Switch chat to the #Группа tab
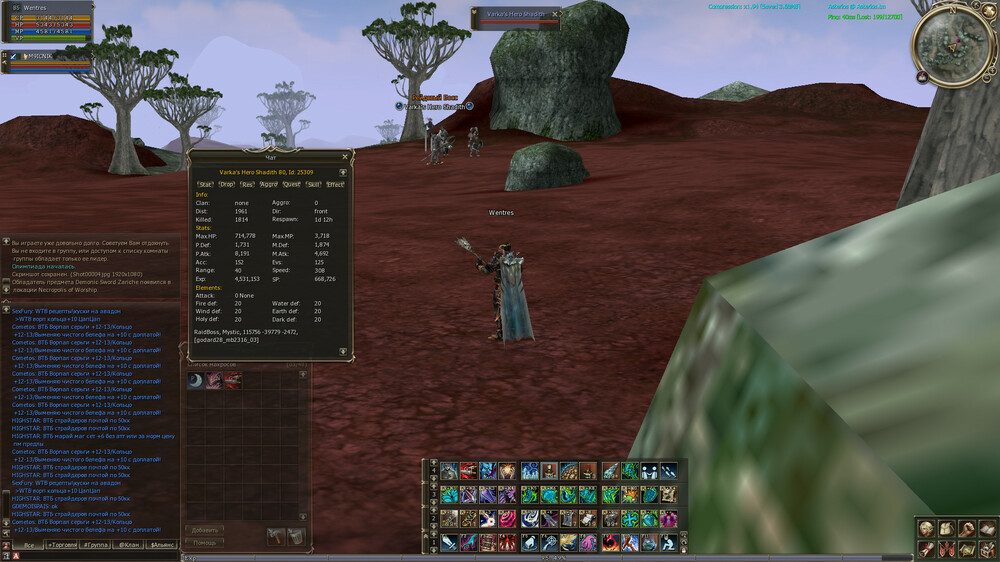Viewport: 1000px width, 562px height. [99, 545]
